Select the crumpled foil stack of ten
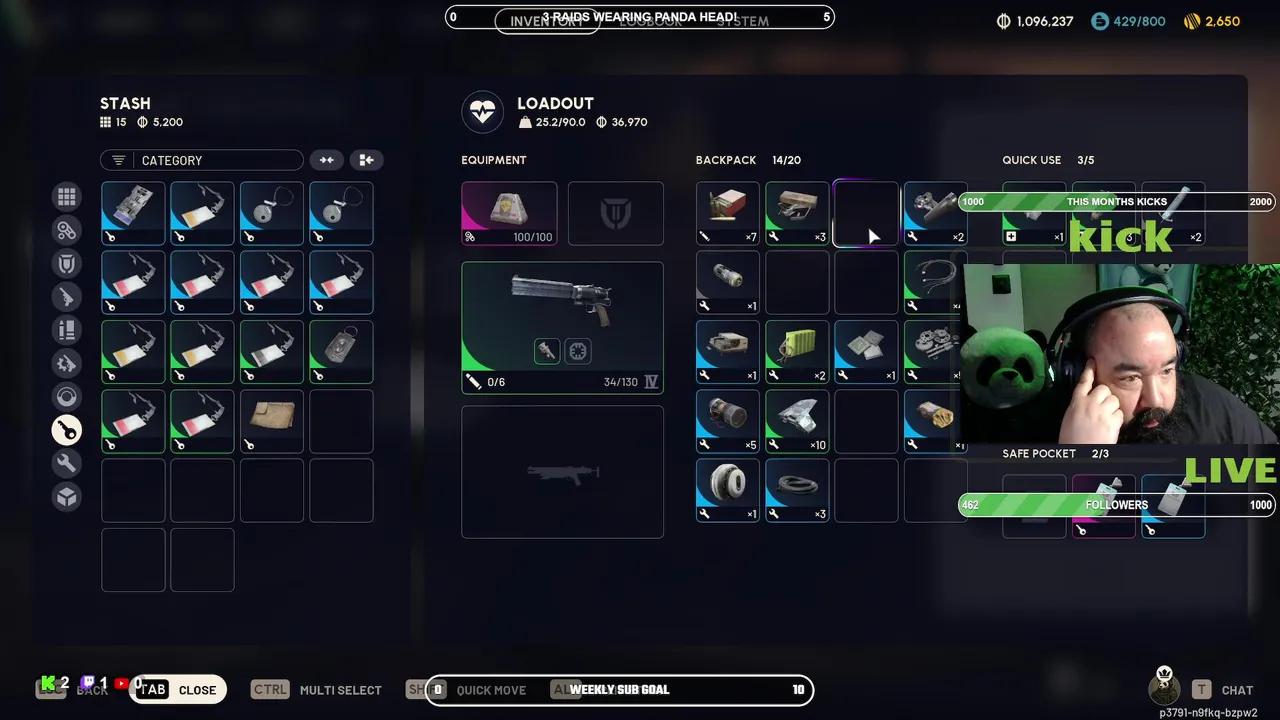This screenshot has width=1280, height=720. [x=797, y=421]
